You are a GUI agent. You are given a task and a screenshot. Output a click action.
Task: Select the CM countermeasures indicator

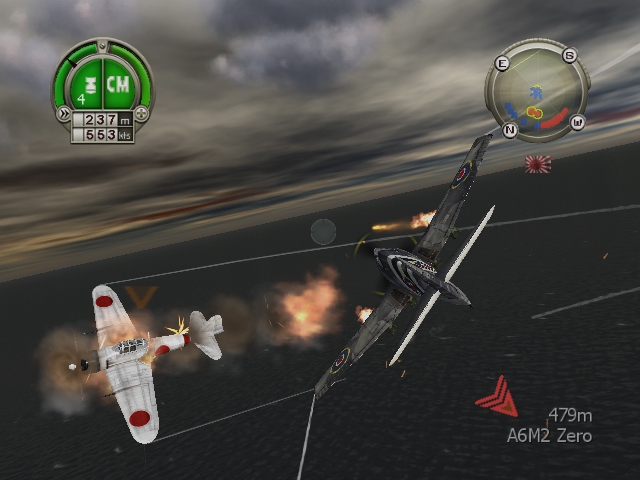[119, 84]
